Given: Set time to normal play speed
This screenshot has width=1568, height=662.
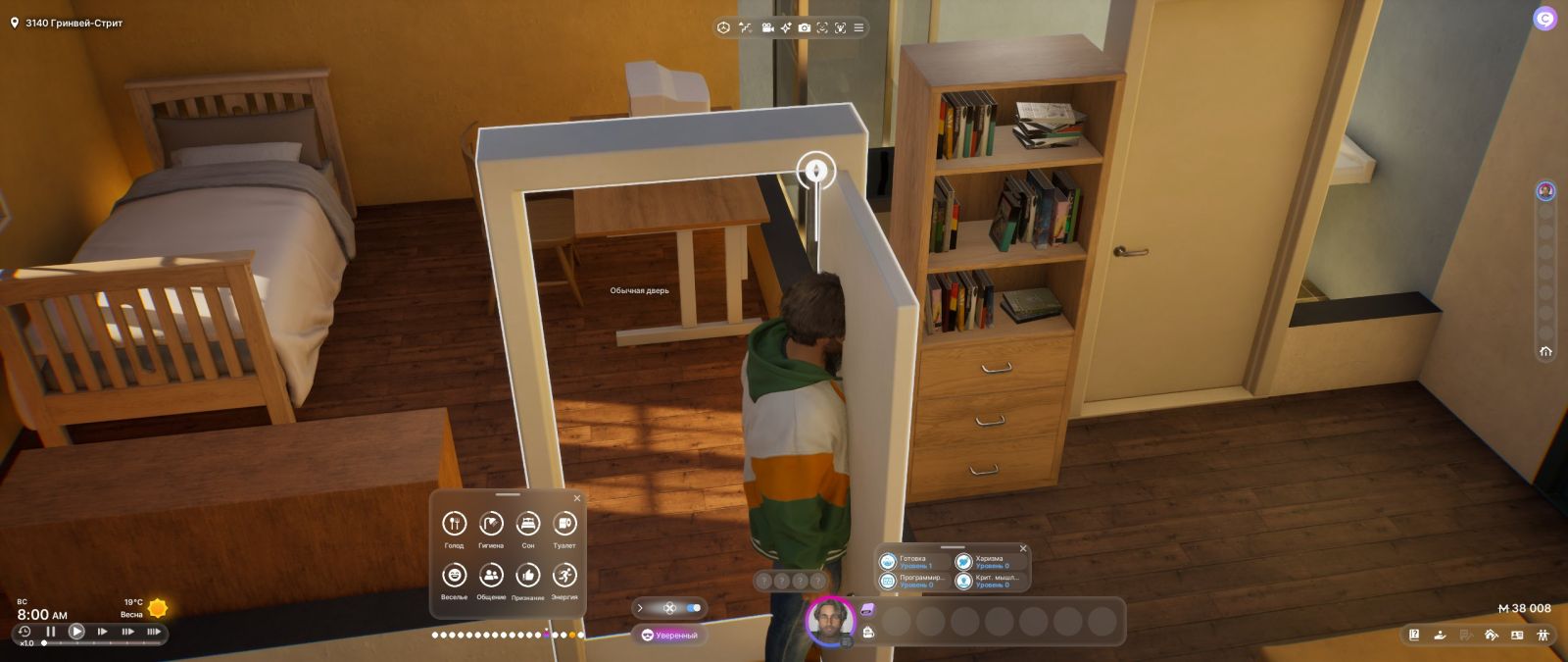Looking at the screenshot, I should click(76, 632).
